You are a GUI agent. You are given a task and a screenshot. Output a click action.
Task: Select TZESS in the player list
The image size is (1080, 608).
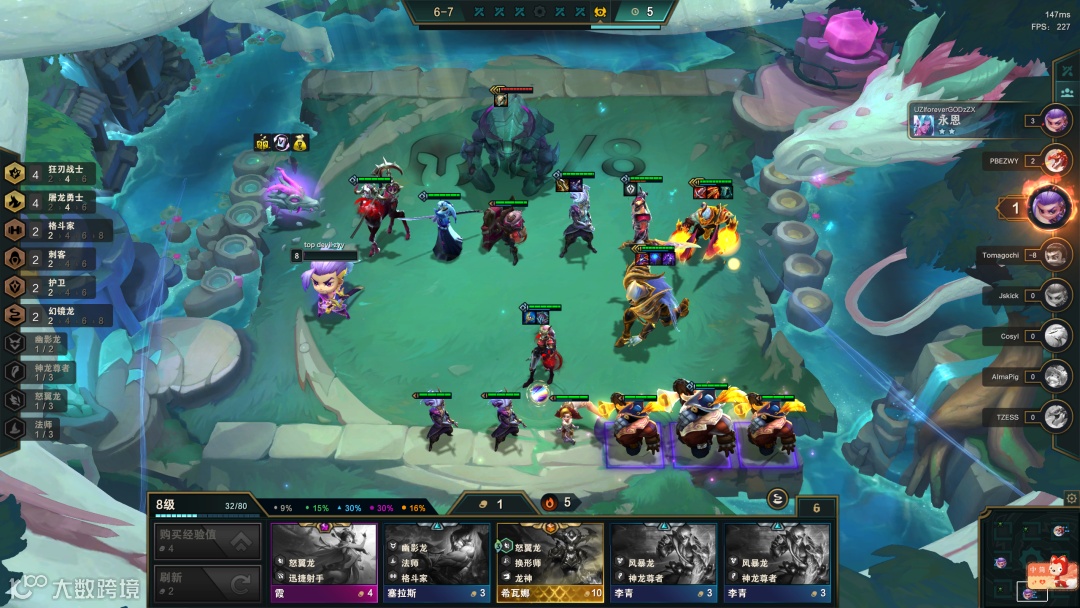[1056, 416]
